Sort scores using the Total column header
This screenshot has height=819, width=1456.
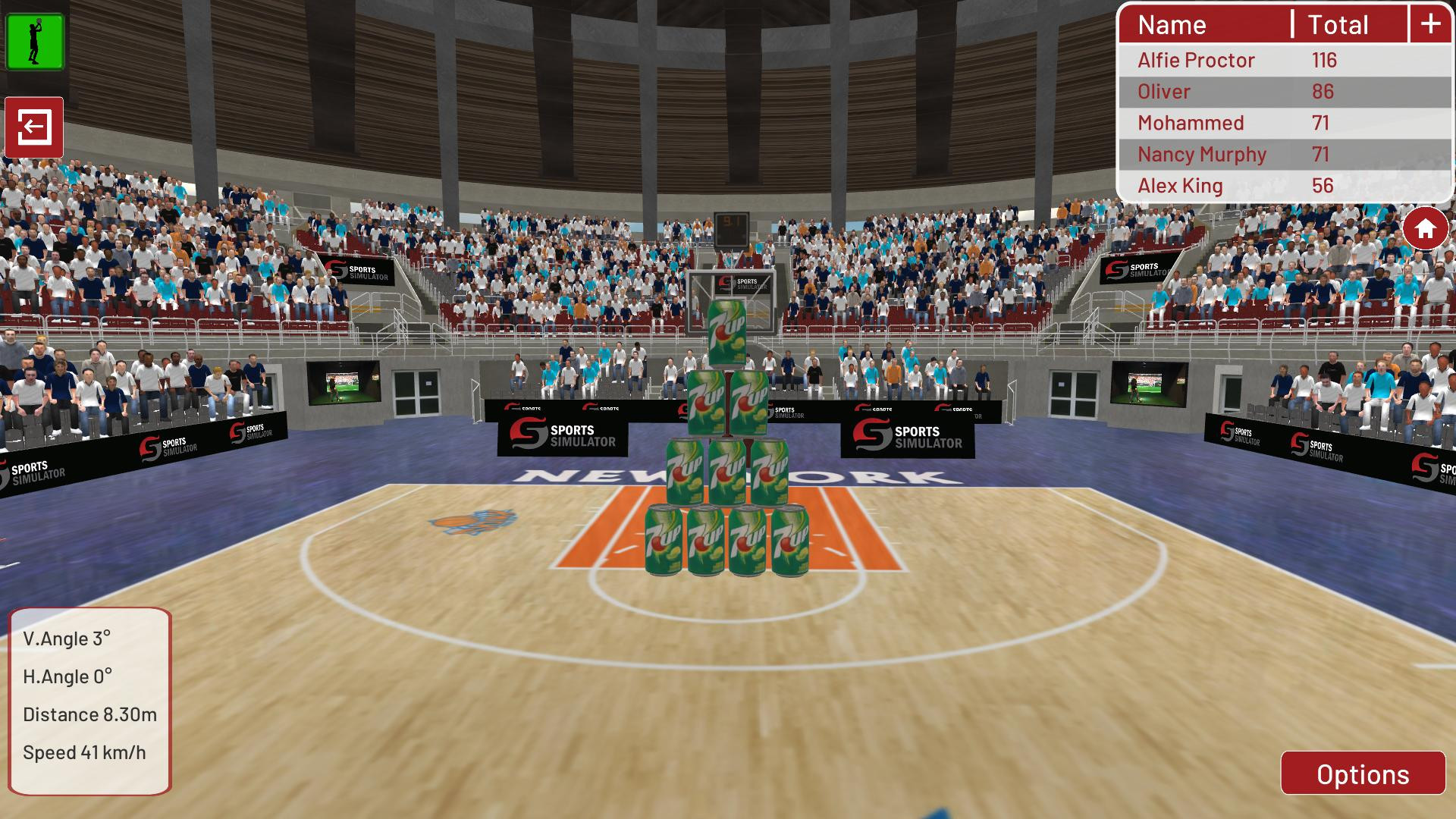click(x=1337, y=25)
